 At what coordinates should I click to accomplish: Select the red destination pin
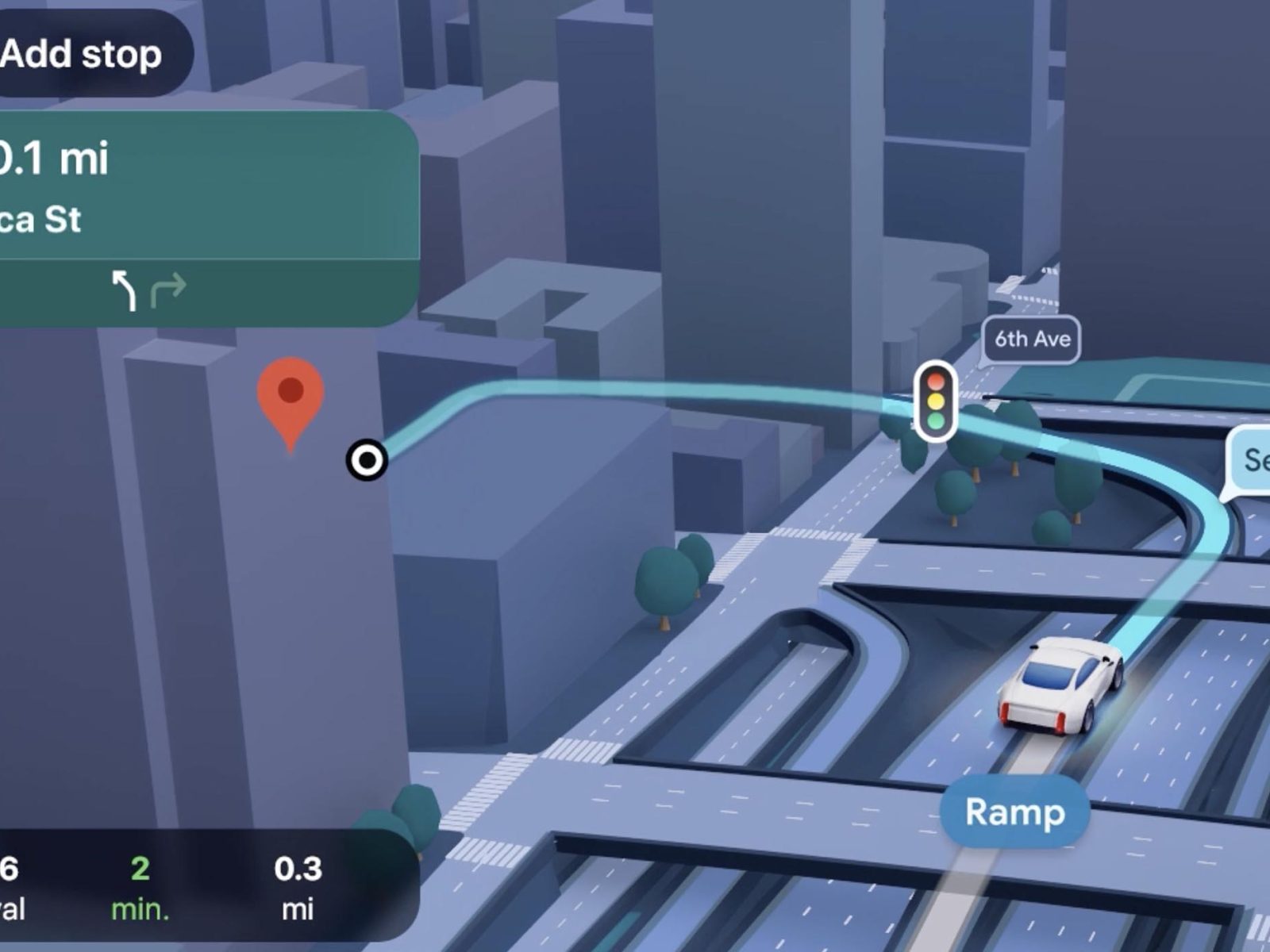coord(291,397)
